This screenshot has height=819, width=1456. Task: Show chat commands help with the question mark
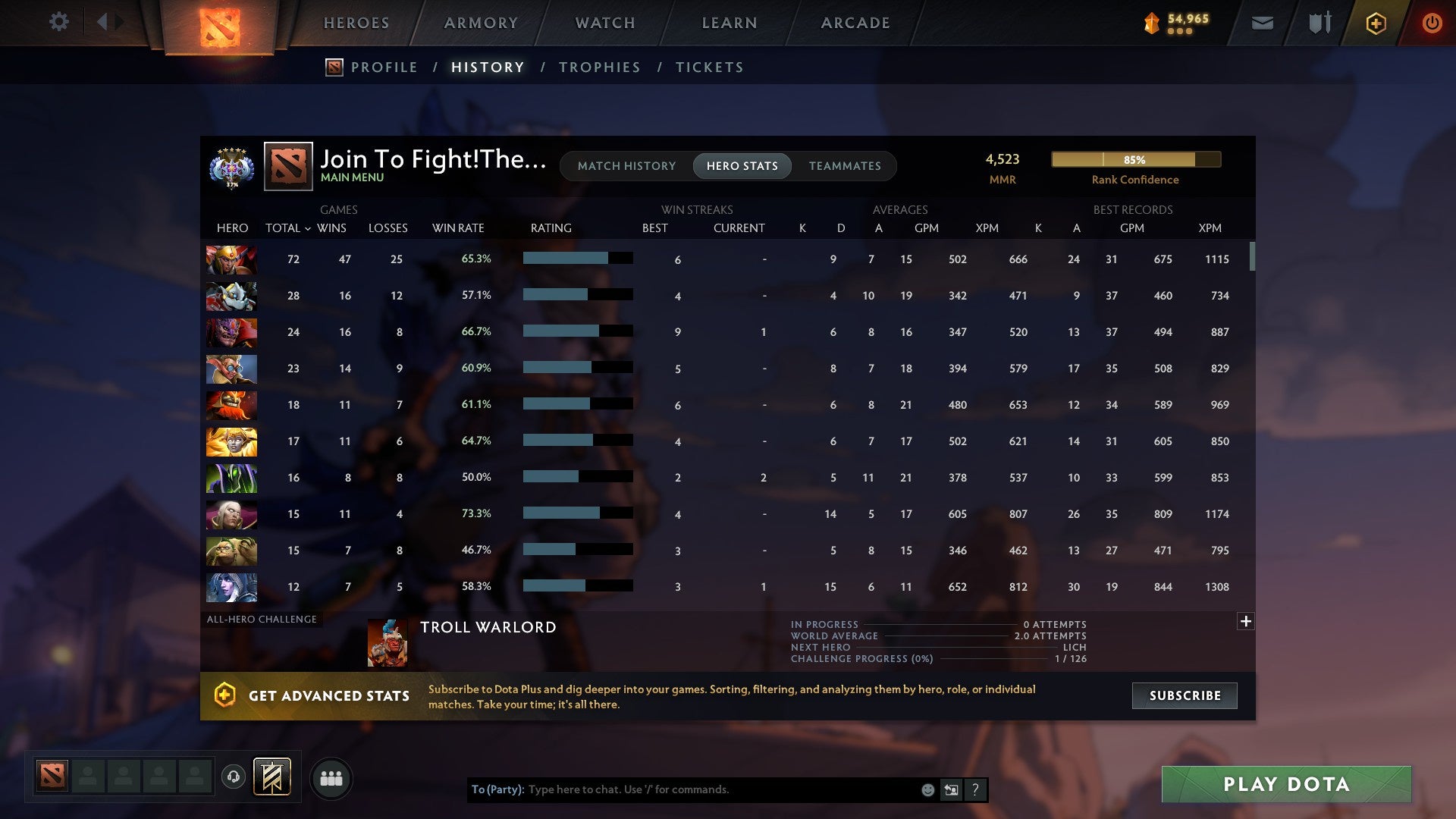point(976,789)
